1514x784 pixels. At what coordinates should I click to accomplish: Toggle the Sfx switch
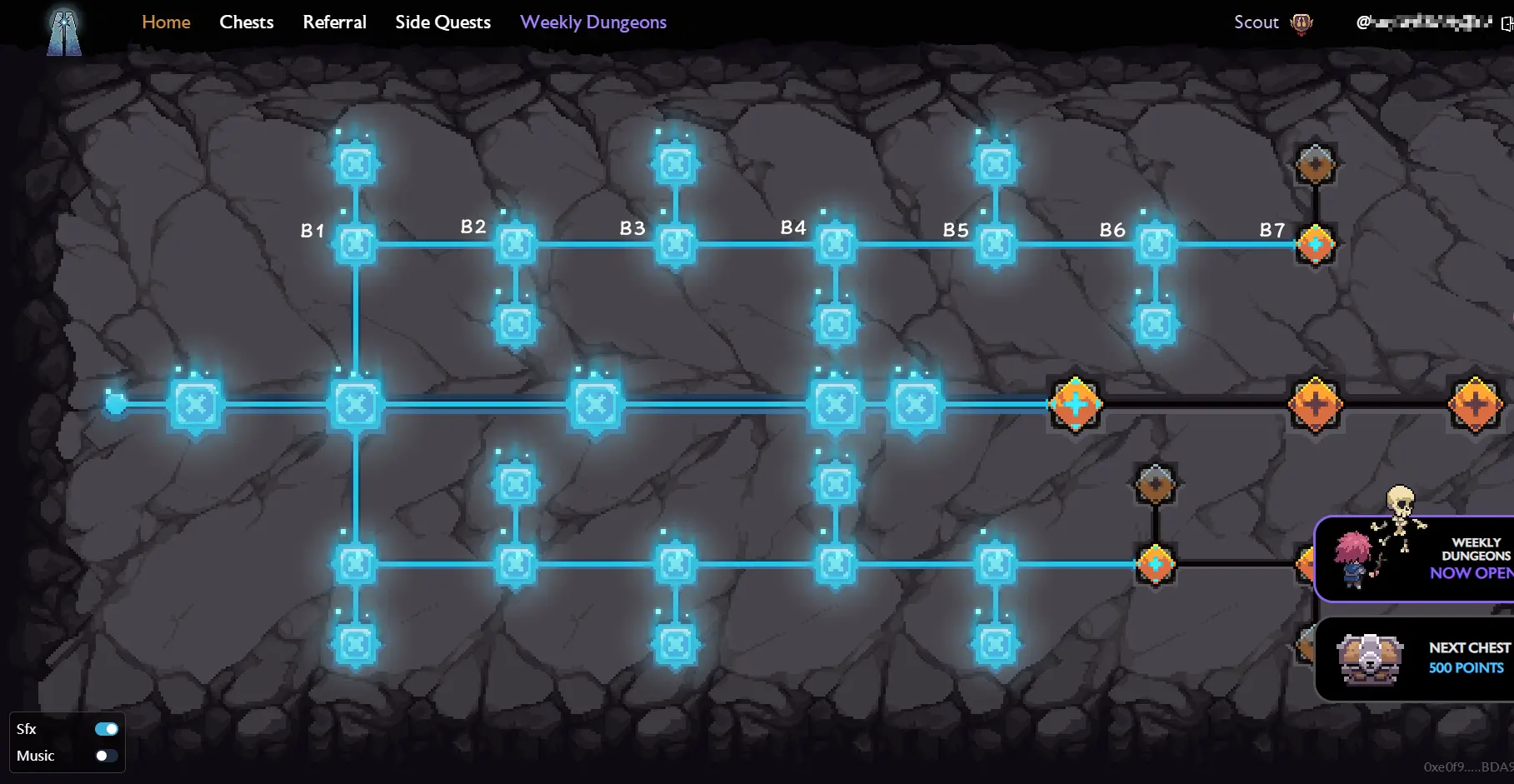pyautogui.click(x=107, y=729)
